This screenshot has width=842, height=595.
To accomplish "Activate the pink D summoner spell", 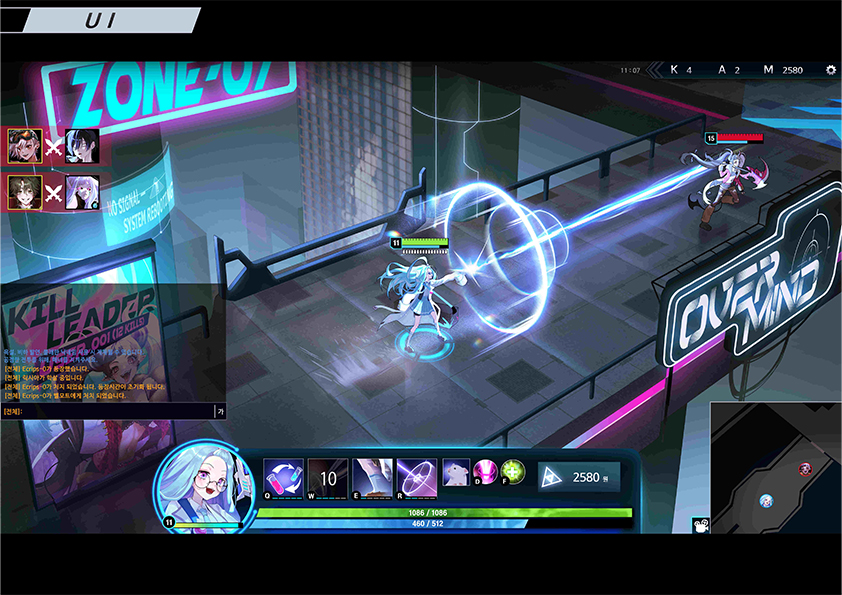I will coord(485,472).
